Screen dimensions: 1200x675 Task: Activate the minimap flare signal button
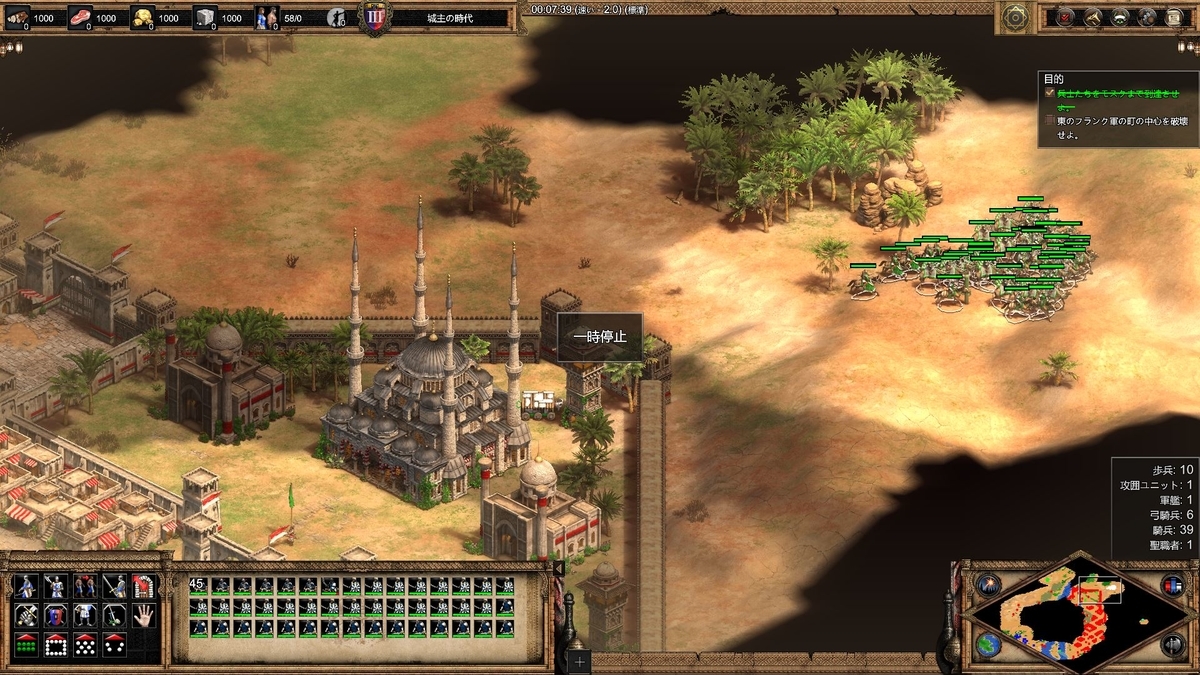989,586
